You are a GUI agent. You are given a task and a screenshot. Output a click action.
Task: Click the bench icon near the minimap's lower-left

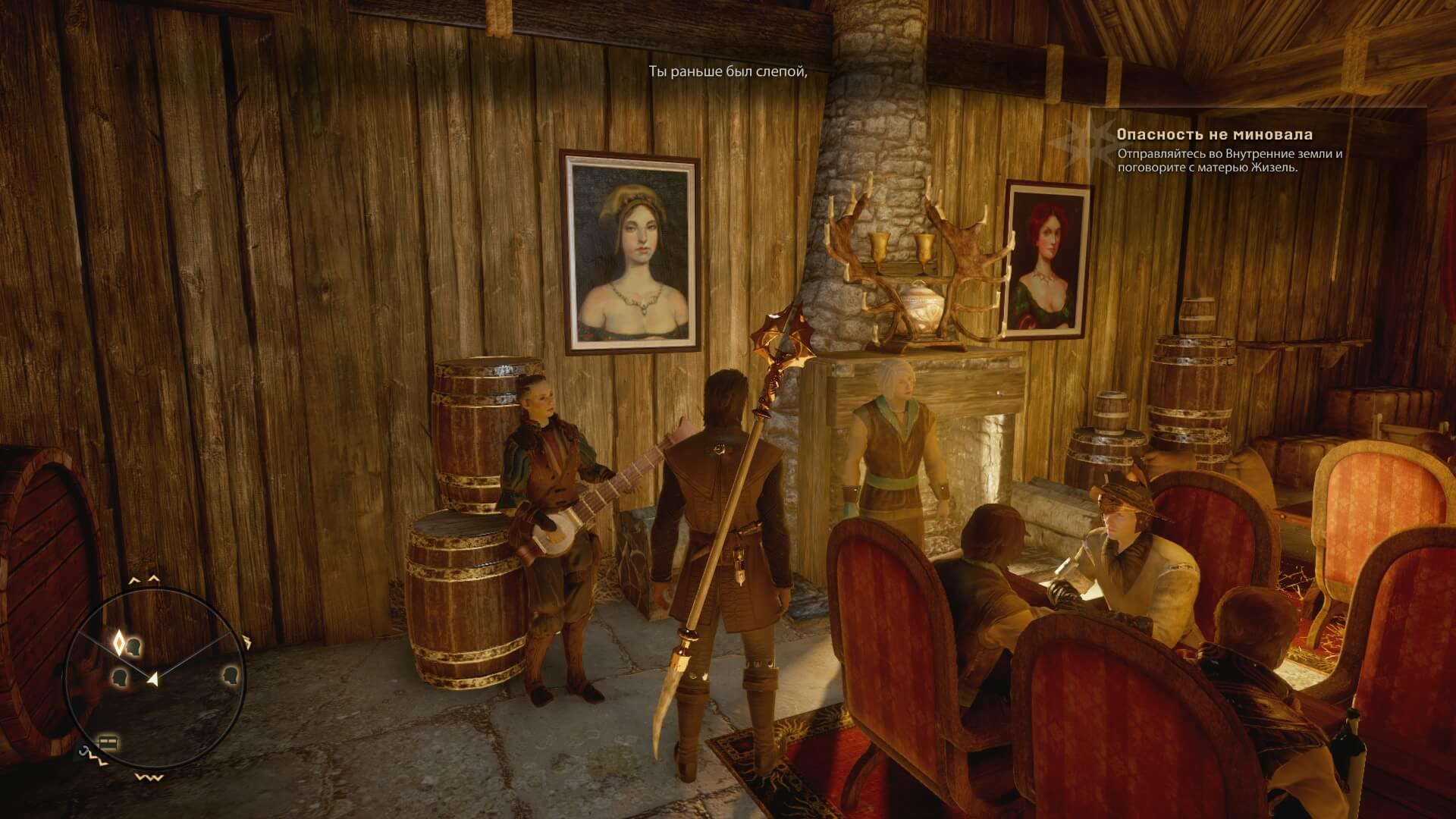tap(108, 742)
